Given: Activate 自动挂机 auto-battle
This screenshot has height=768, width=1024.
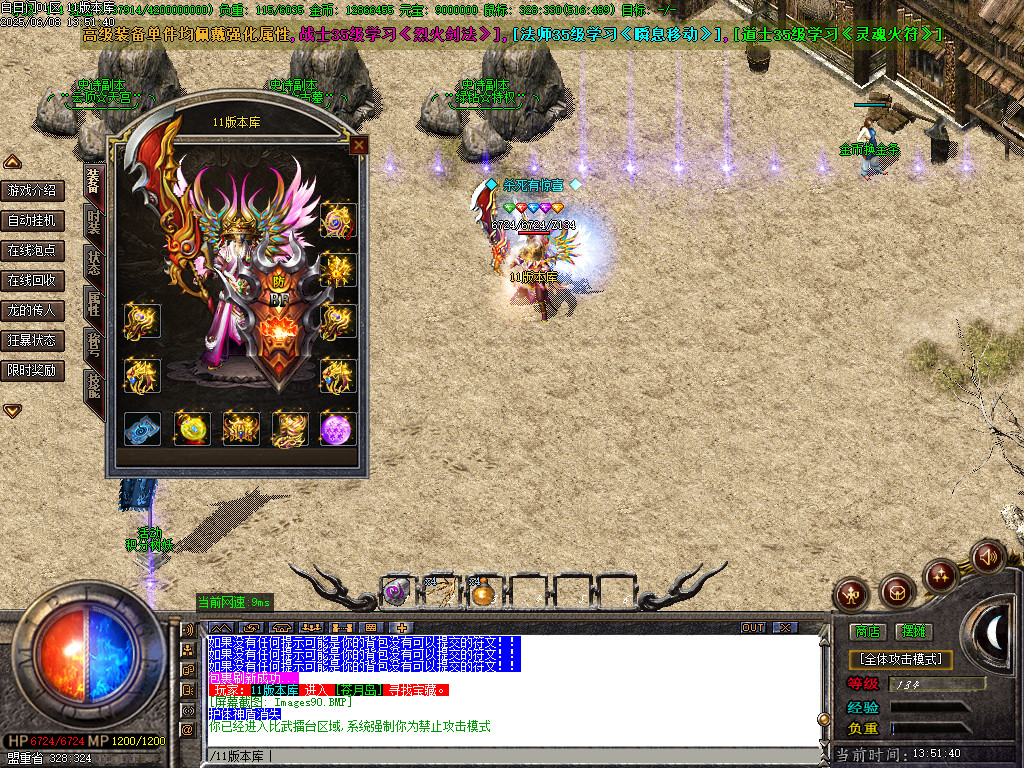Looking at the screenshot, I should tap(32, 220).
